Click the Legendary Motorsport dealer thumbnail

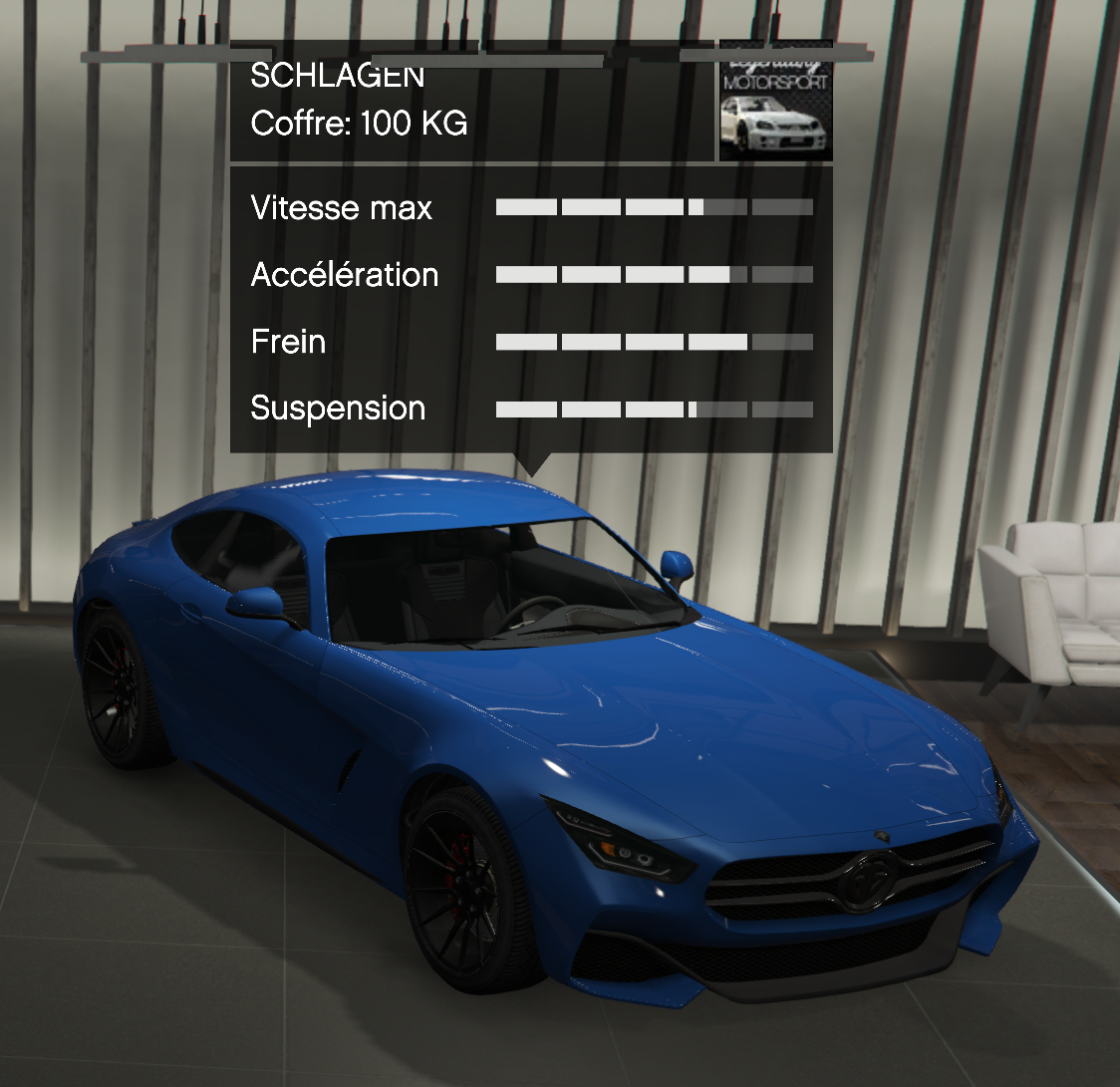(x=775, y=103)
